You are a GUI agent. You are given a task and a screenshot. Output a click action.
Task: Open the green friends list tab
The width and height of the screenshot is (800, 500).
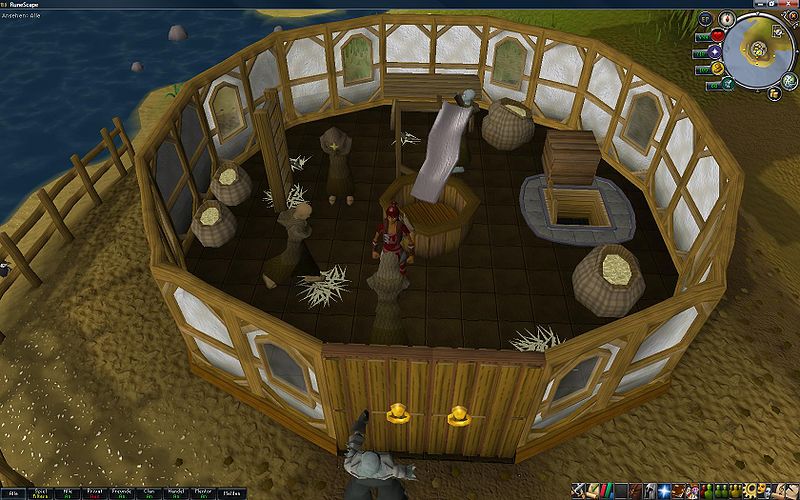coord(706,491)
